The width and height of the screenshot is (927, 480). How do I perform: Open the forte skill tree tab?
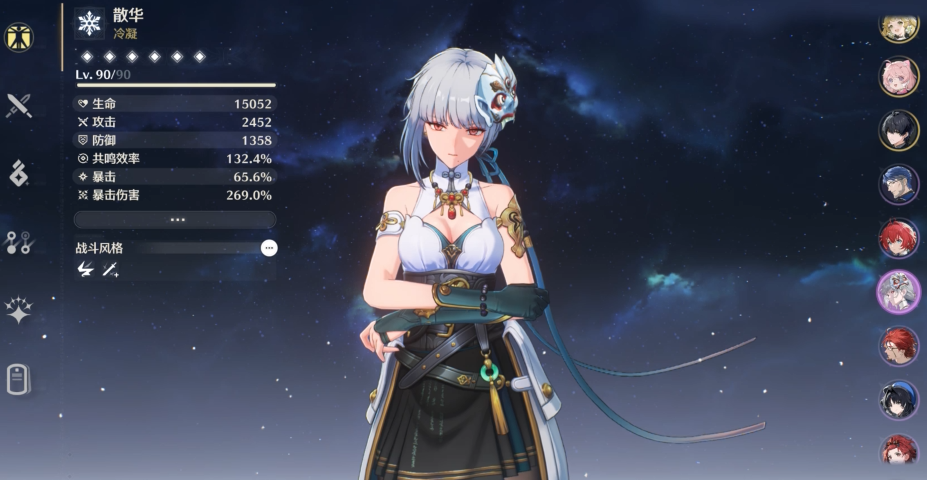(19, 241)
